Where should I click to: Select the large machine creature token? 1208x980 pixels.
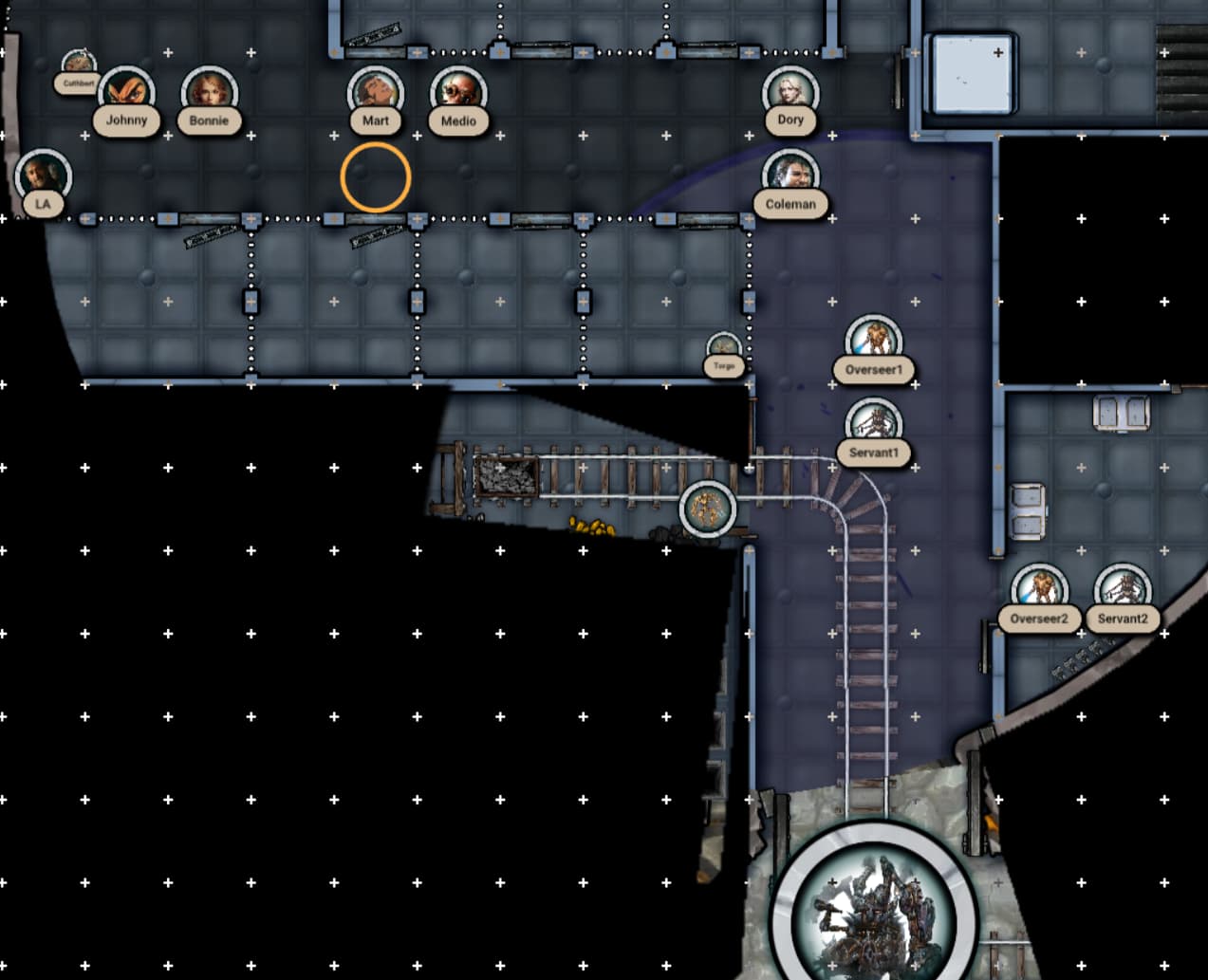tap(873, 908)
